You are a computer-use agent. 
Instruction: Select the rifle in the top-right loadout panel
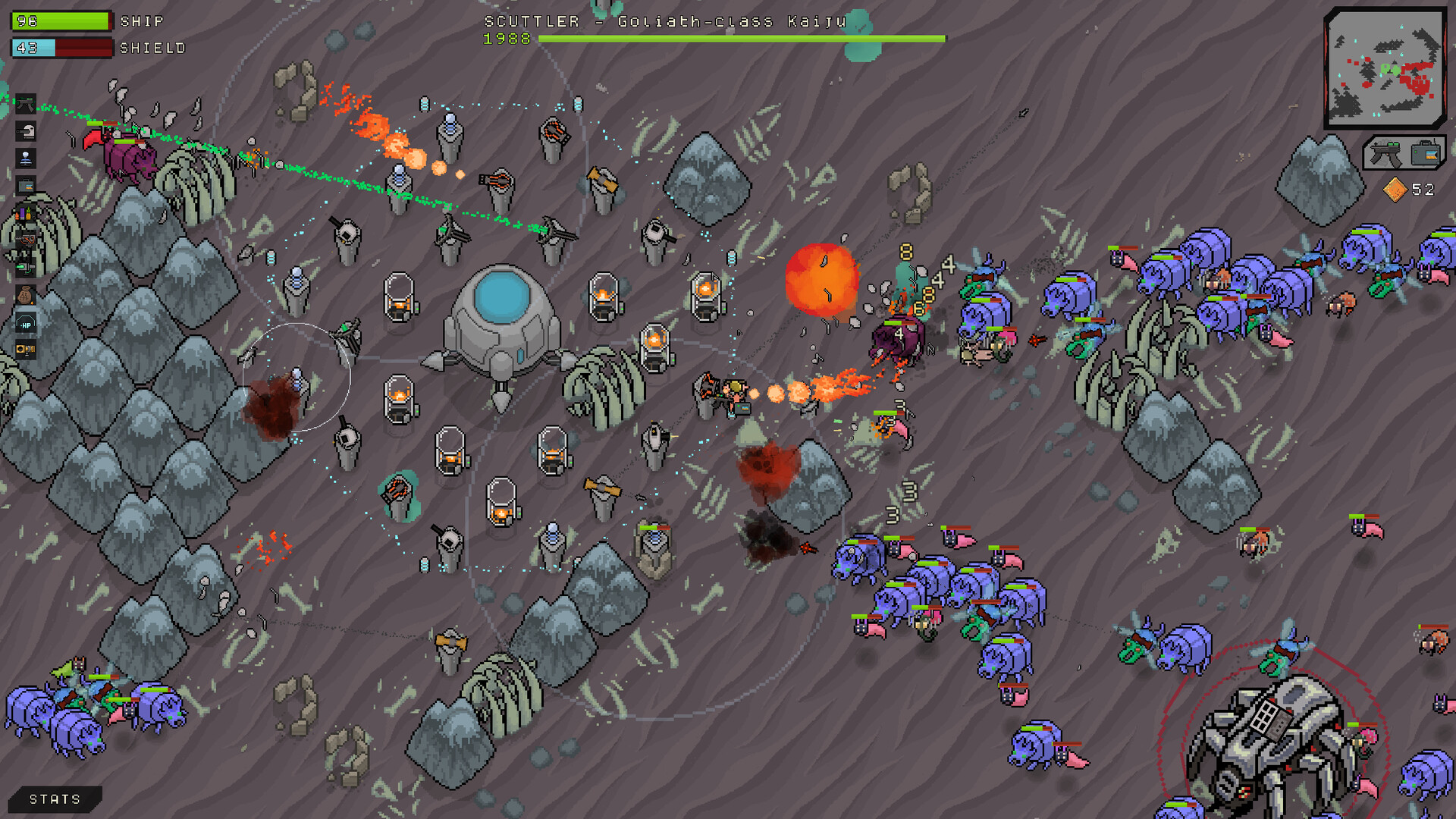tap(1385, 153)
